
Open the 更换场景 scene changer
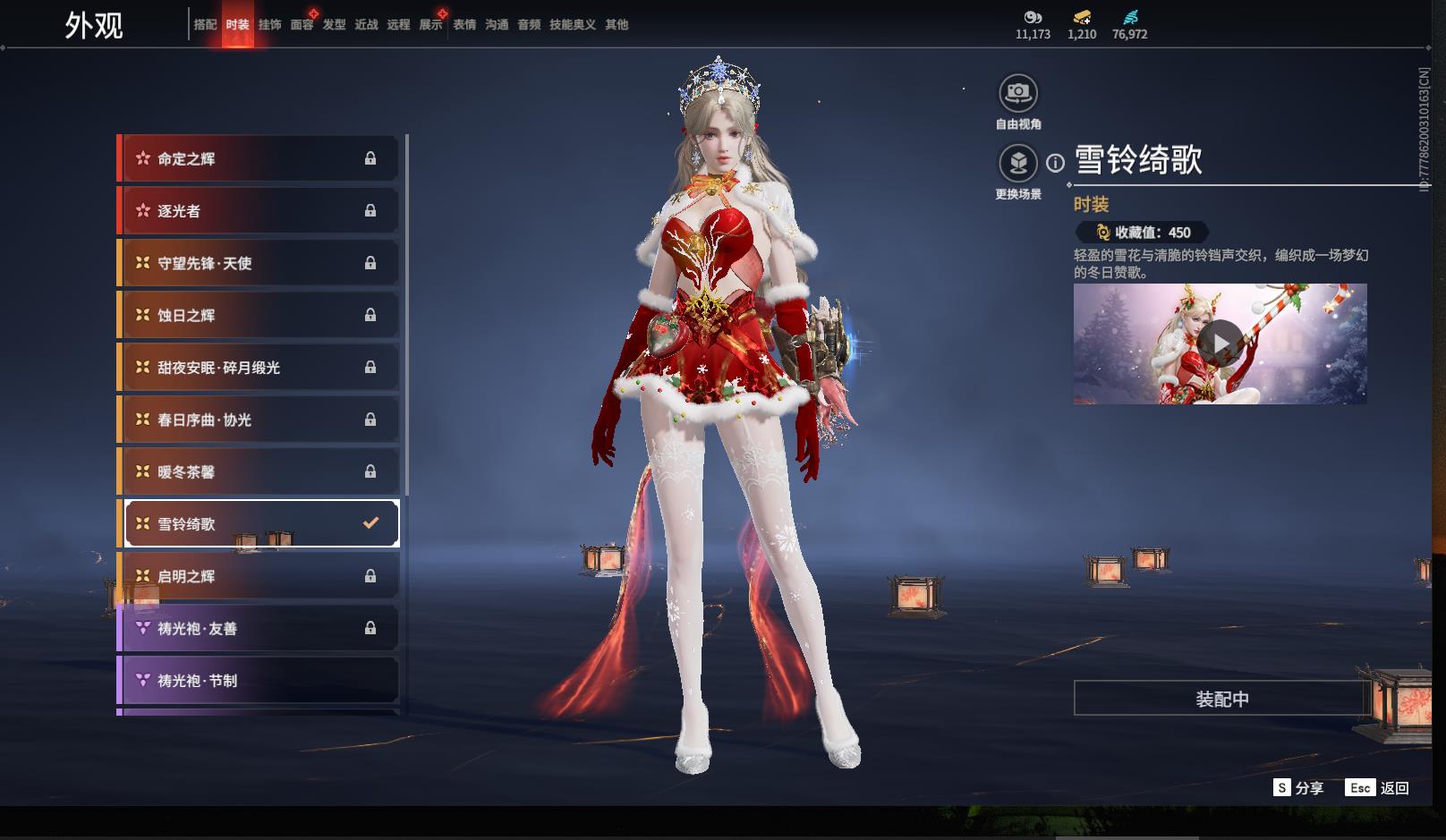[x=1018, y=163]
